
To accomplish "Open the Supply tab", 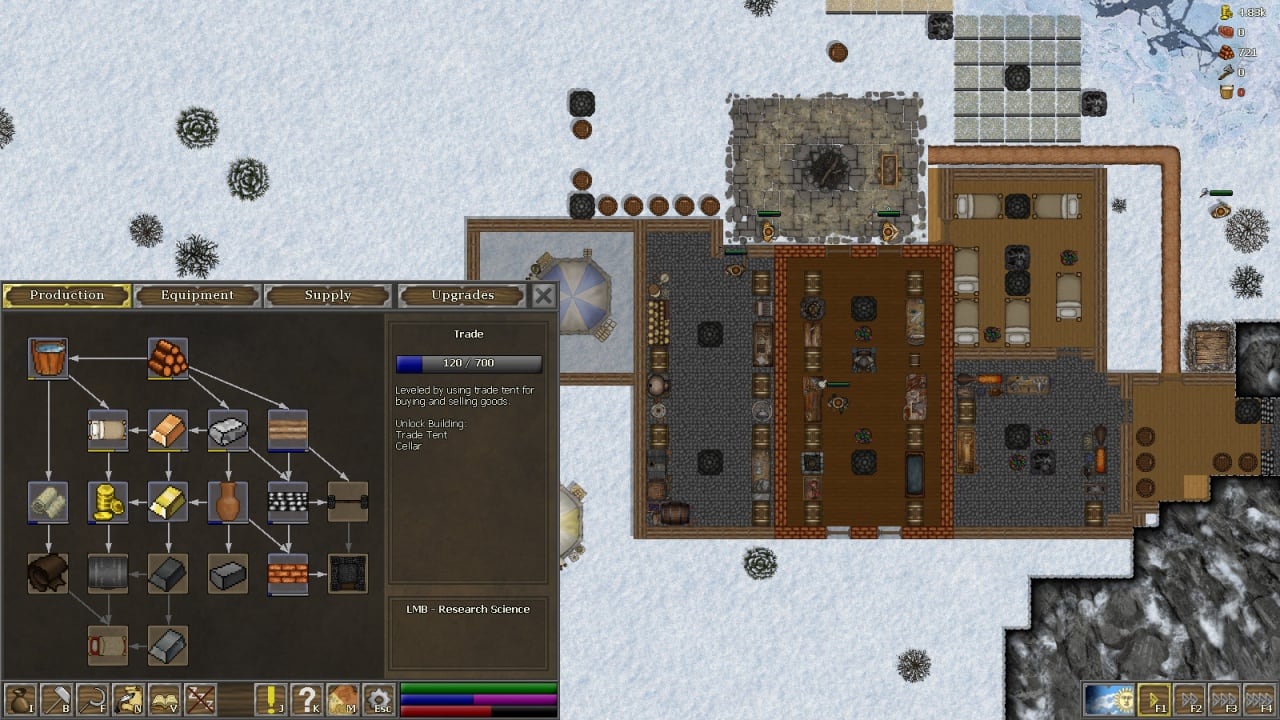I will pyautogui.click(x=328, y=295).
